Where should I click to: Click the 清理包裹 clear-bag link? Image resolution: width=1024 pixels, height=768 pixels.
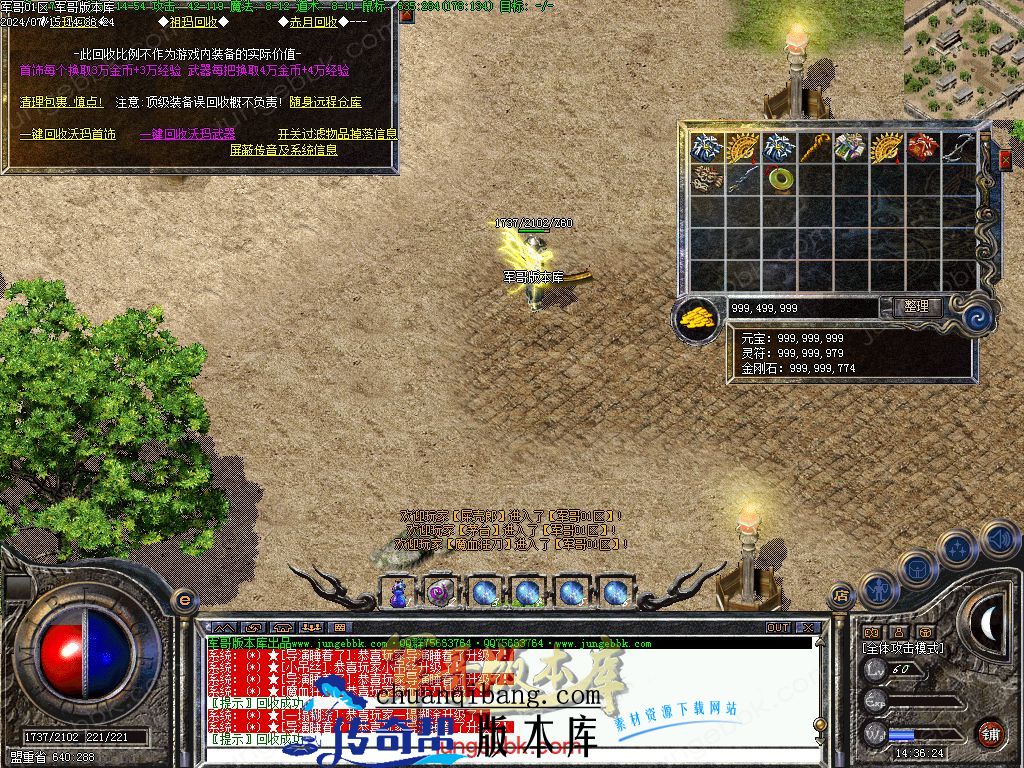click(x=61, y=102)
